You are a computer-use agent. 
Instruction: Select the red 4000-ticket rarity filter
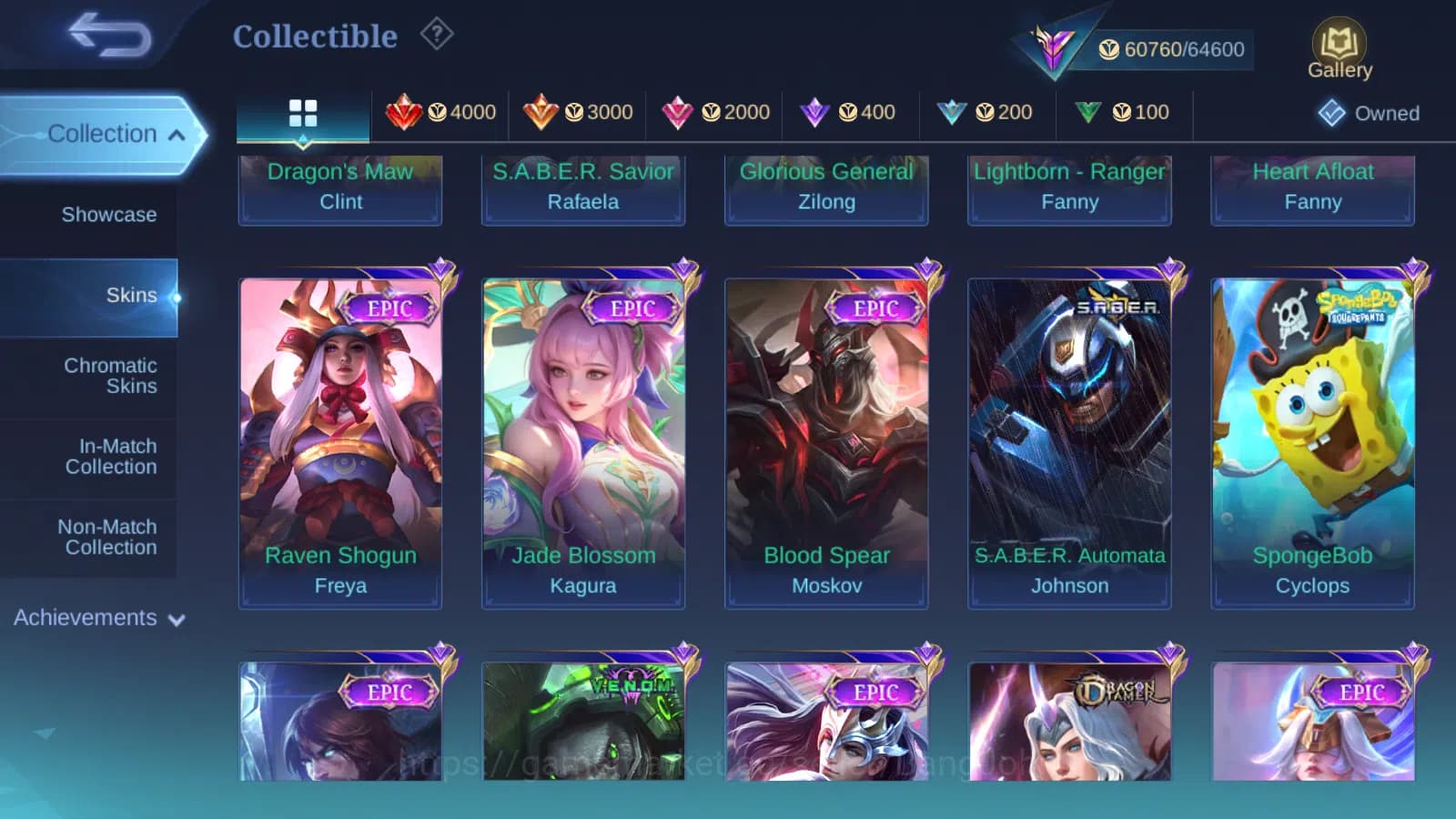[x=440, y=112]
